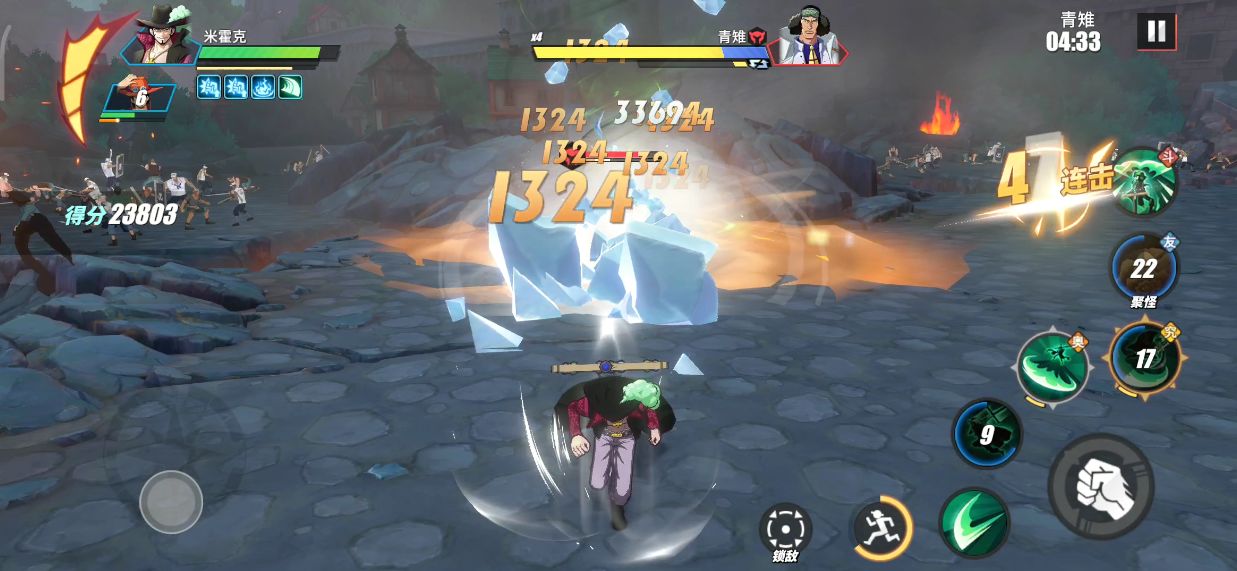Trigger the running figure dash button
The image size is (1237, 571).
881,527
